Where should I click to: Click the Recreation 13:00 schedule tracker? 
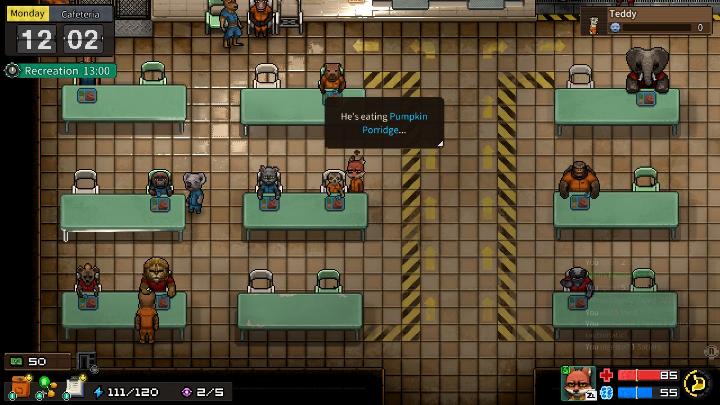pos(60,71)
